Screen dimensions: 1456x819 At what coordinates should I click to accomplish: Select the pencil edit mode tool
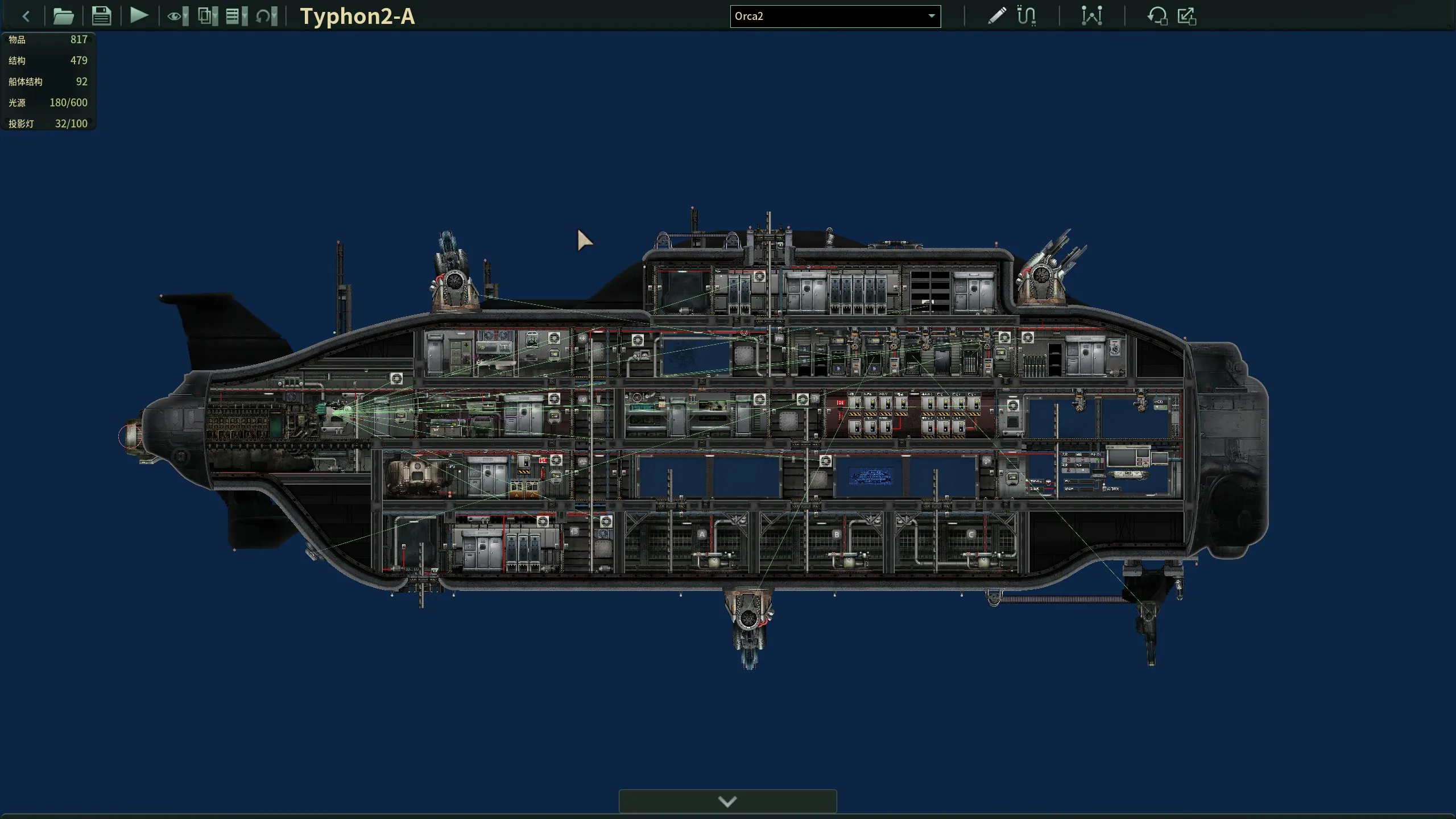pyautogui.click(x=996, y=16)
